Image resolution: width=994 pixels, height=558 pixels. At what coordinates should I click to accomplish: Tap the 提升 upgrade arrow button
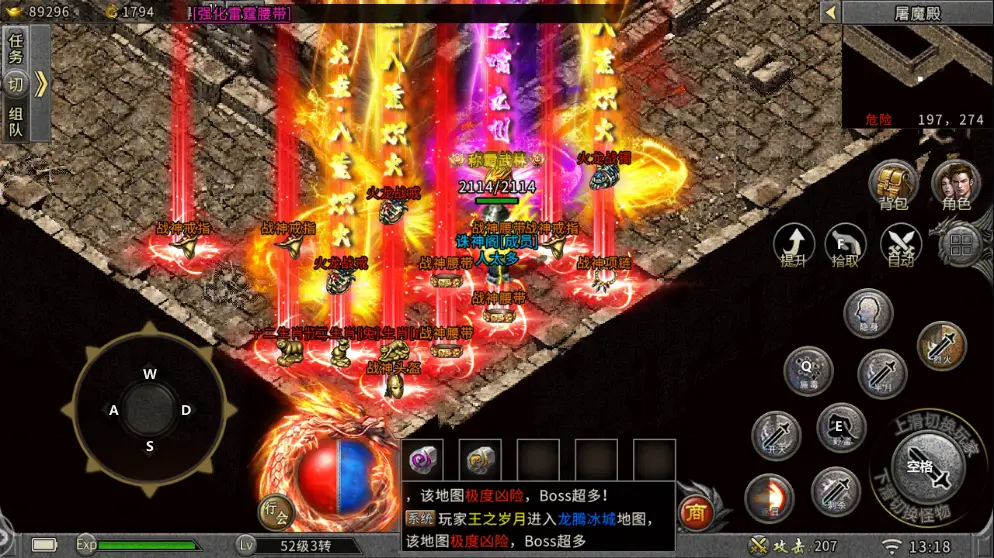(x=794, y=244)
